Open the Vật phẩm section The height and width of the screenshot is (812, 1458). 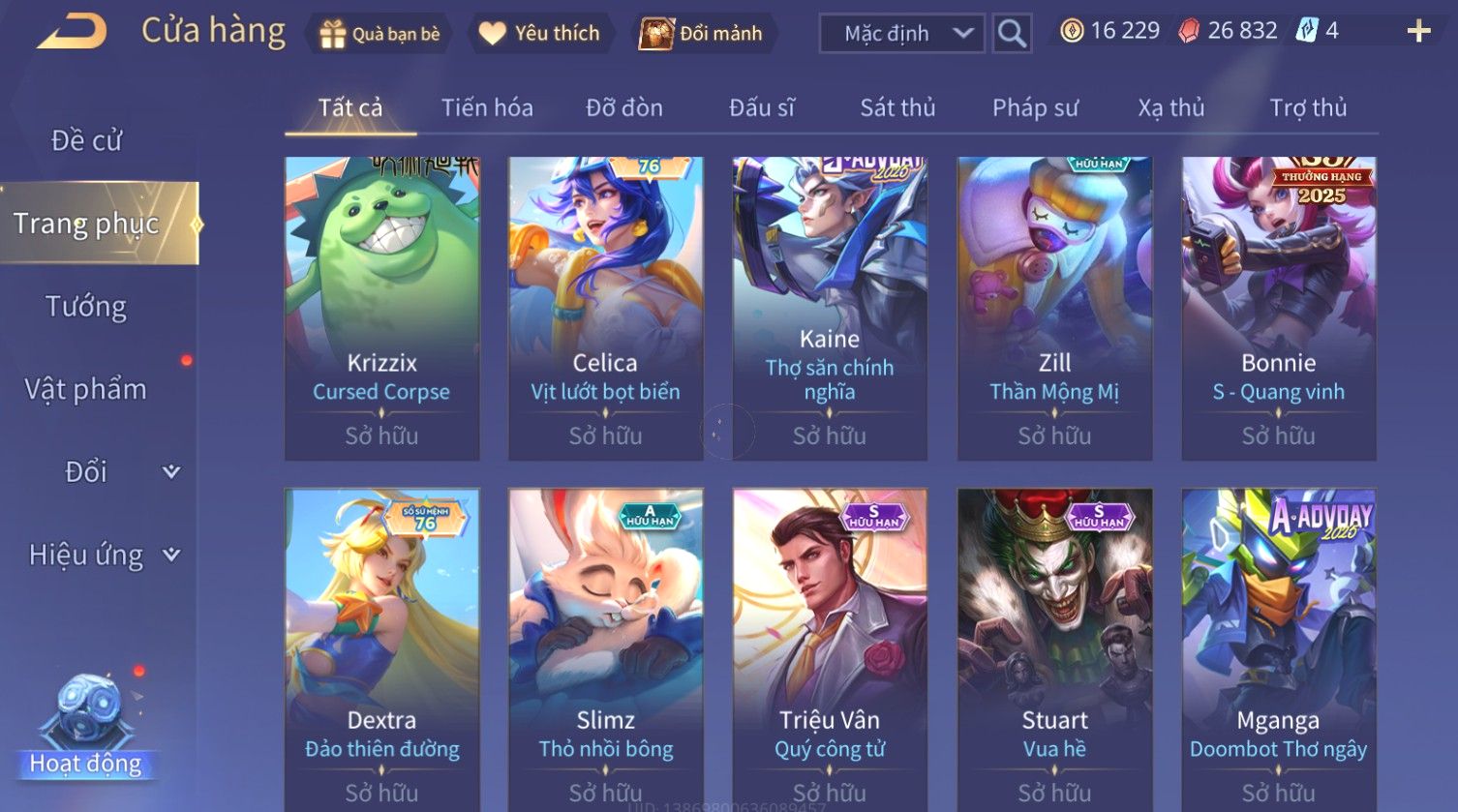(86, 389)
